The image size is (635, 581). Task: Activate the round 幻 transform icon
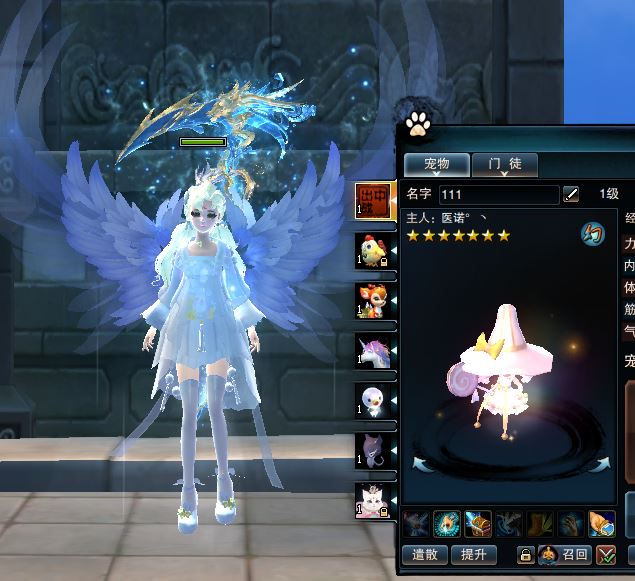pos(594,235)
